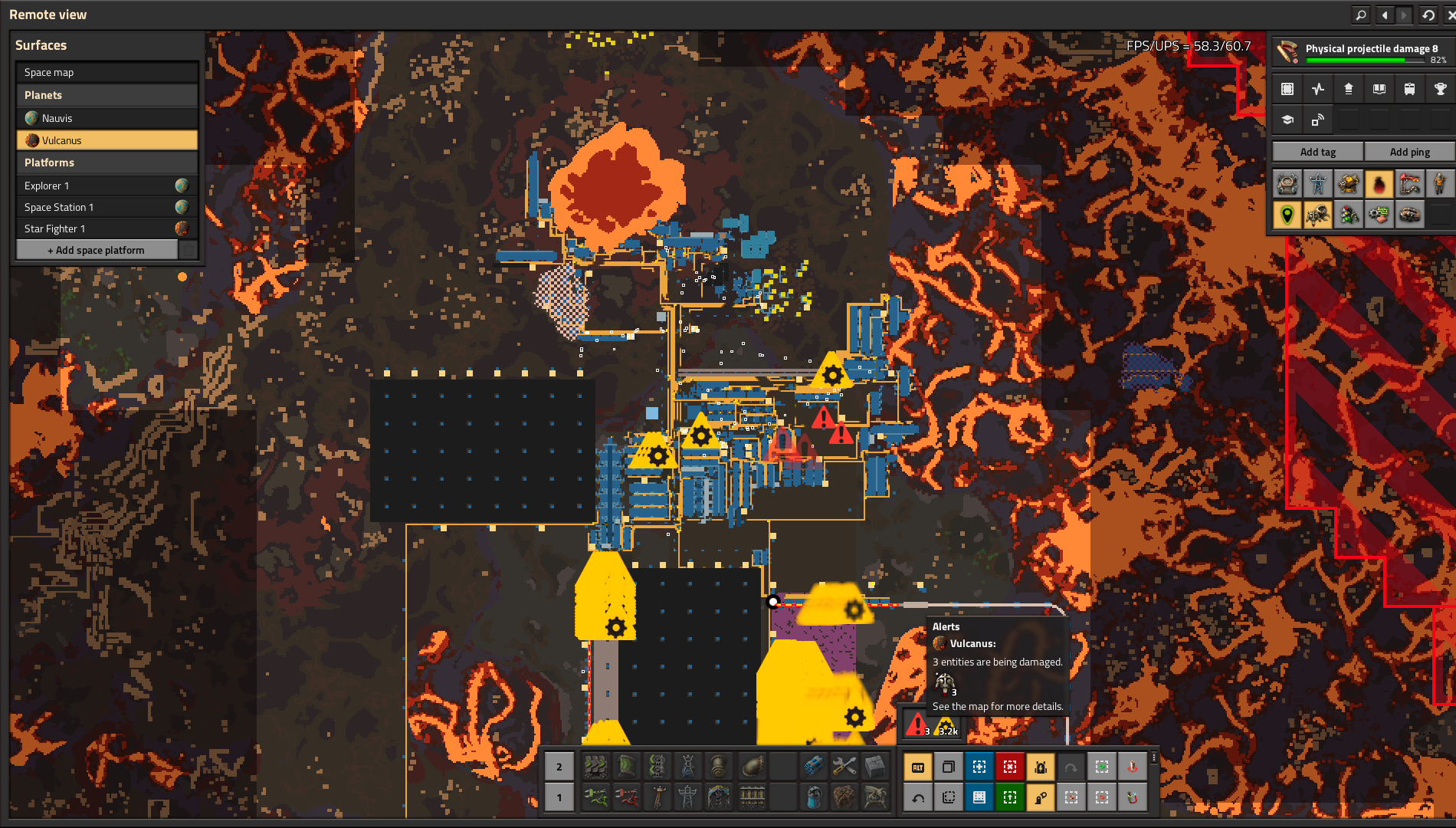Image resolution: width=1456 pixels, height=828 pixels.
Task: Close the Remote view window
Action: click(1449, 15)
